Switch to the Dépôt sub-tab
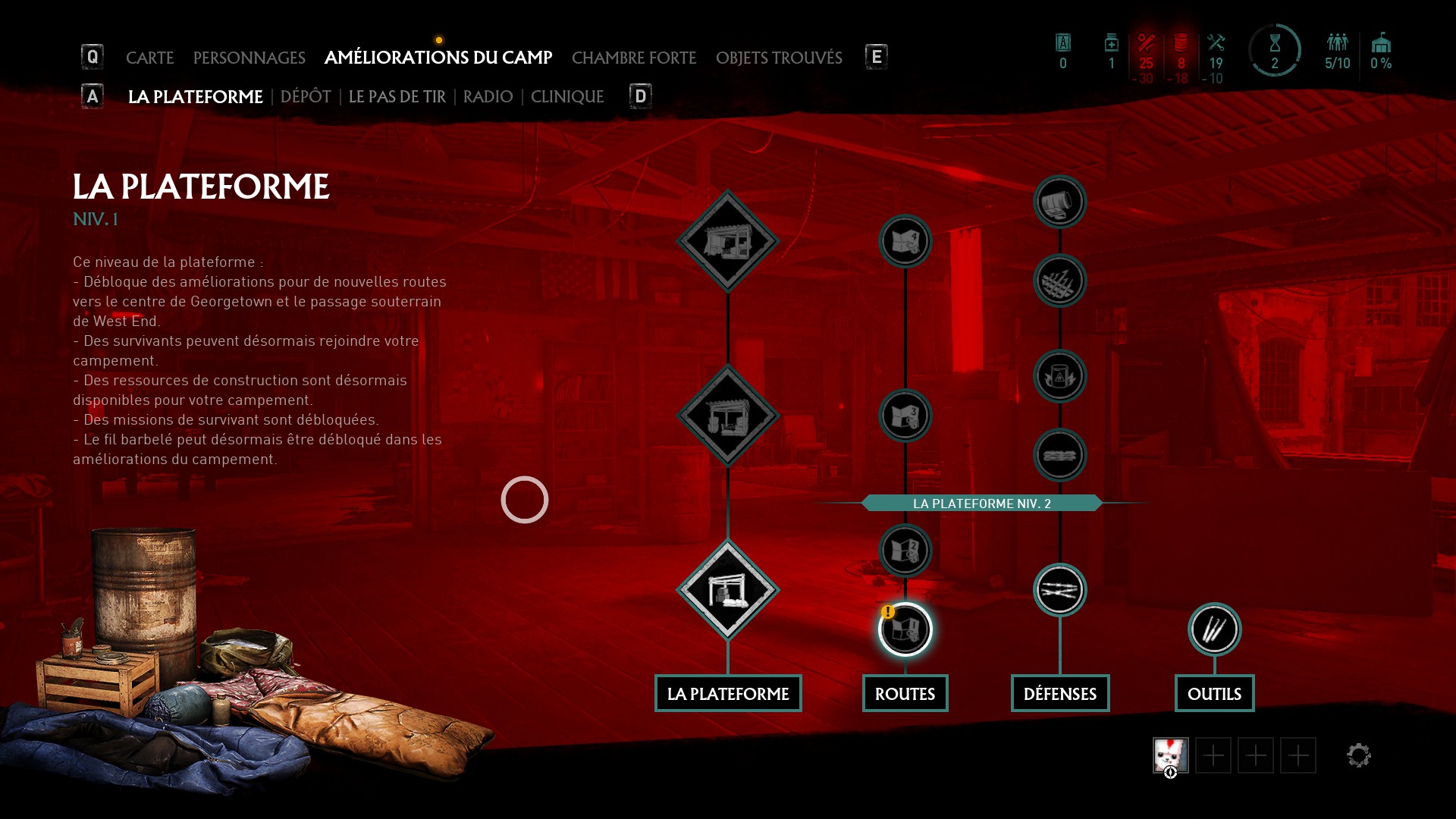This screenshot has width=1456, height=819. (306, 97)
